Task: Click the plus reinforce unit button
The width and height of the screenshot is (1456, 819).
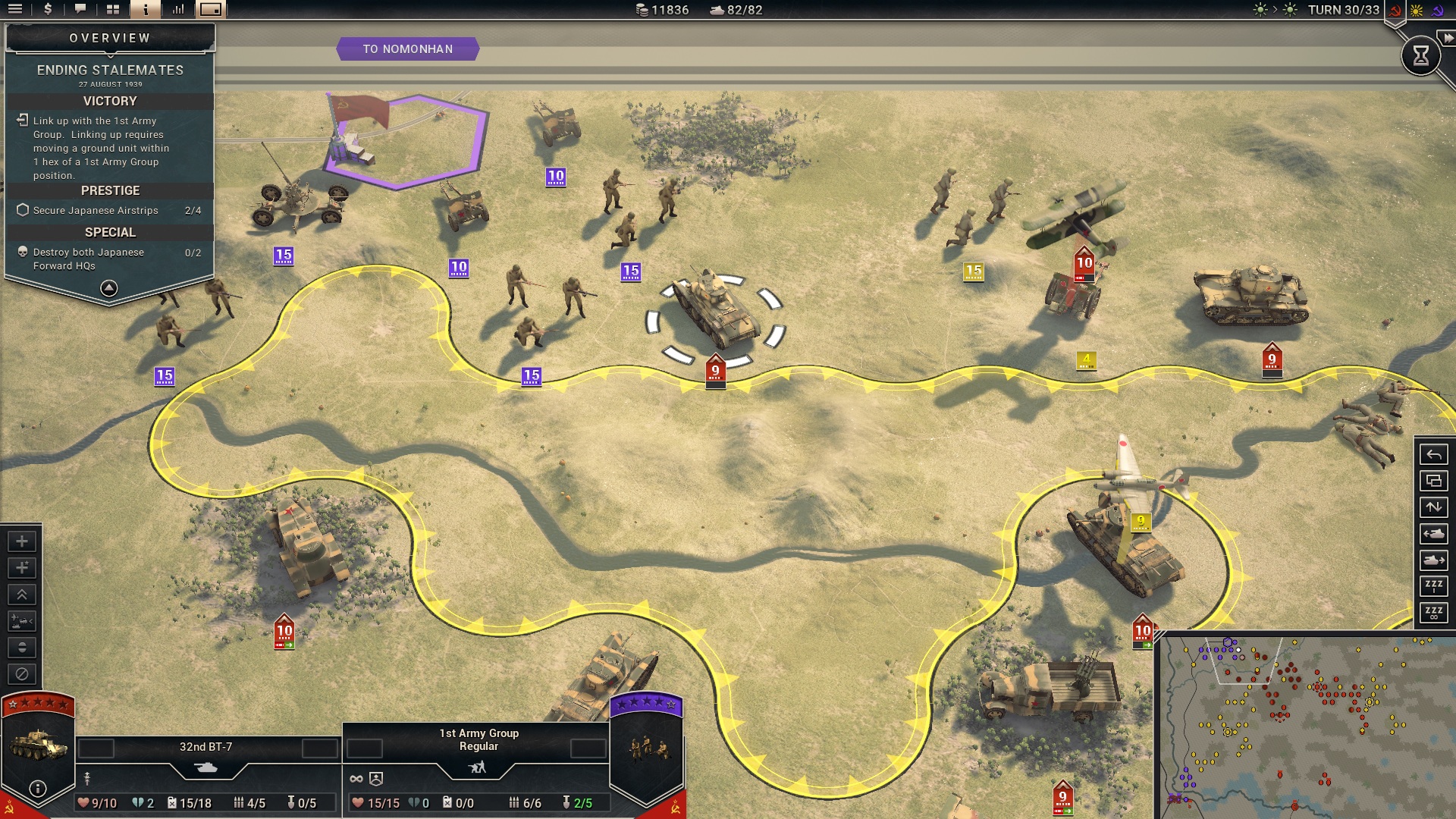Action: (22, 541)
